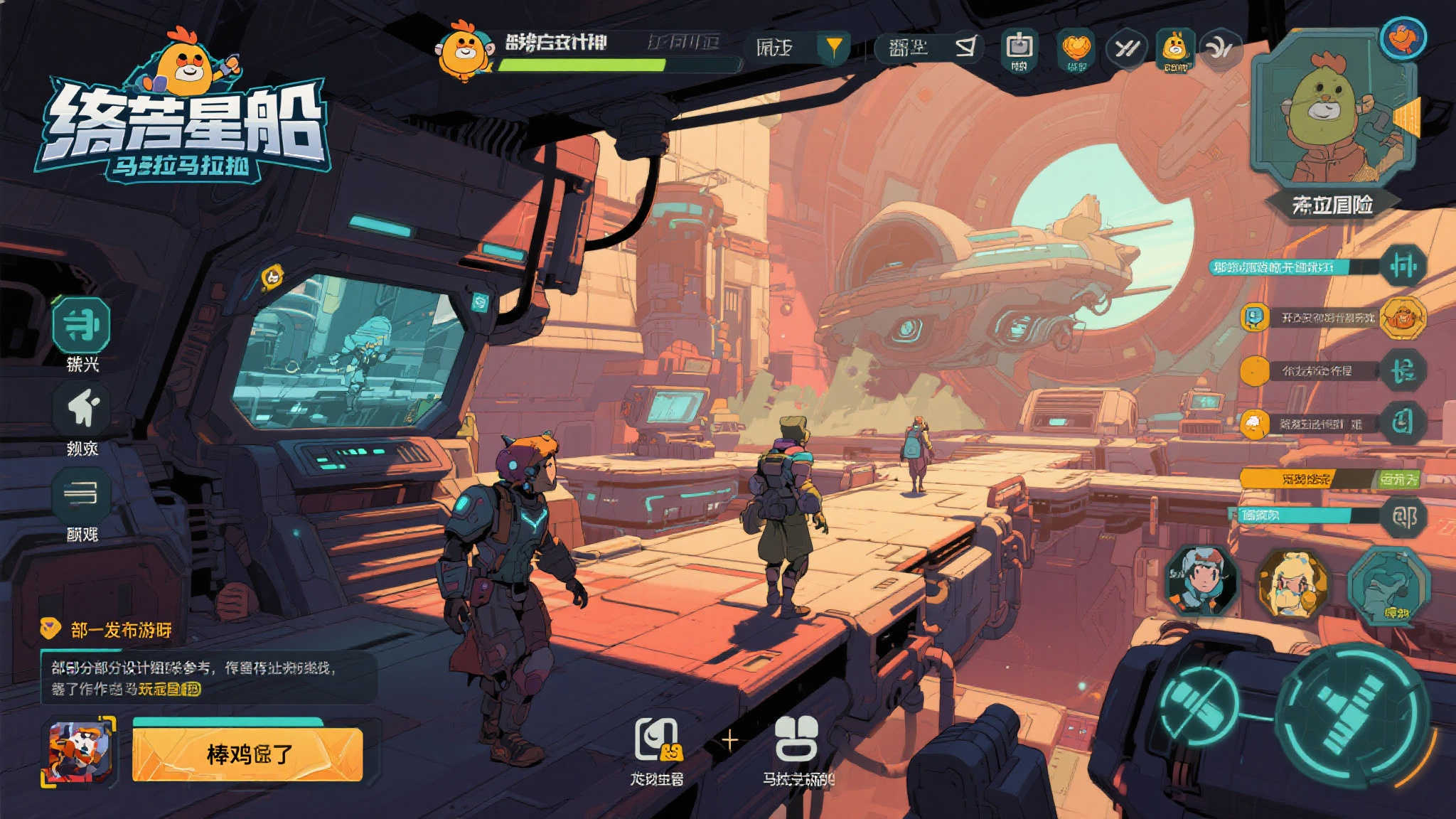This screenshot has width=1456, height=819.
Task: Open the orange heart icon in the top bar
Action: [x=1076, y=48]
